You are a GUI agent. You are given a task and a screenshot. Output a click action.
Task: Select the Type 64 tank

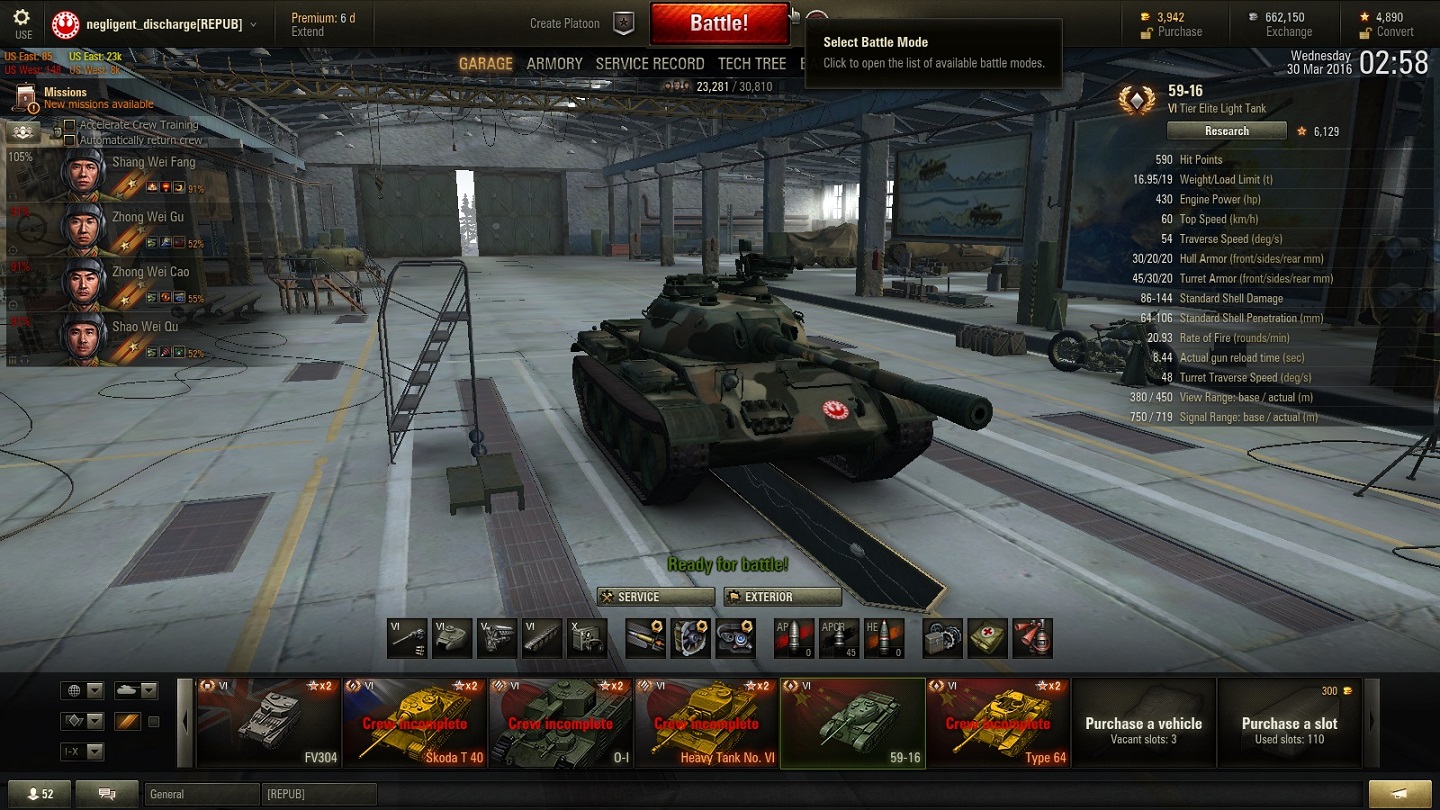[998, 723]
